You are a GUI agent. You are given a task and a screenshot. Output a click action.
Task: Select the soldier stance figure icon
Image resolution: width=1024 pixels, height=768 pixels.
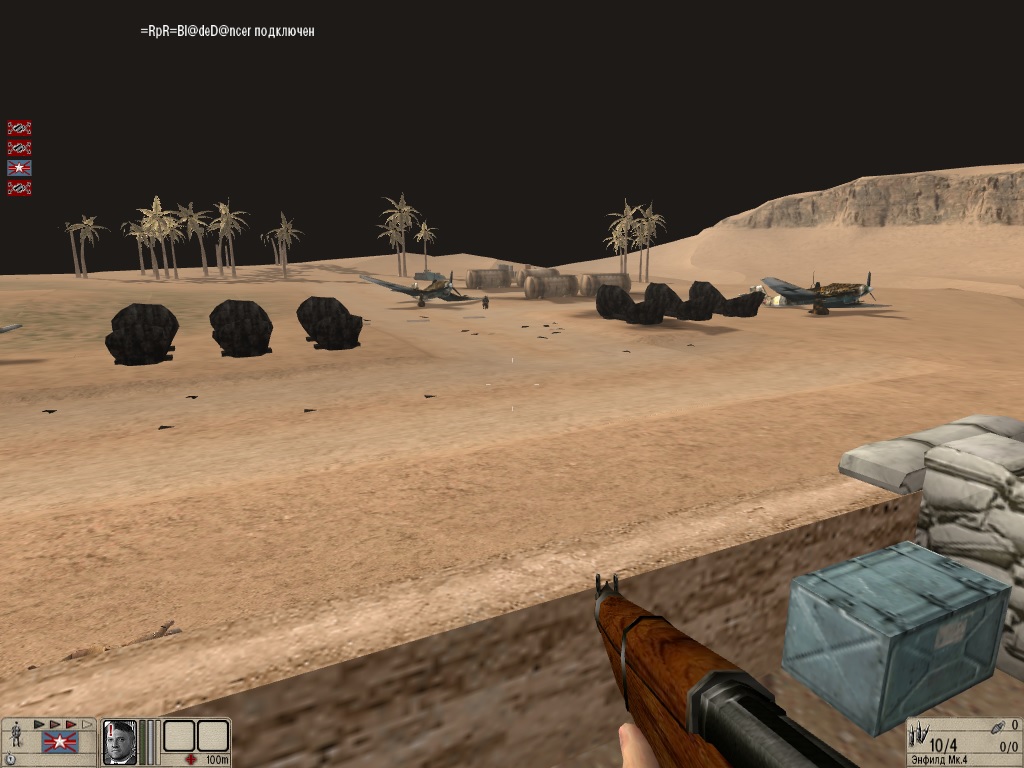click(17, 737)
